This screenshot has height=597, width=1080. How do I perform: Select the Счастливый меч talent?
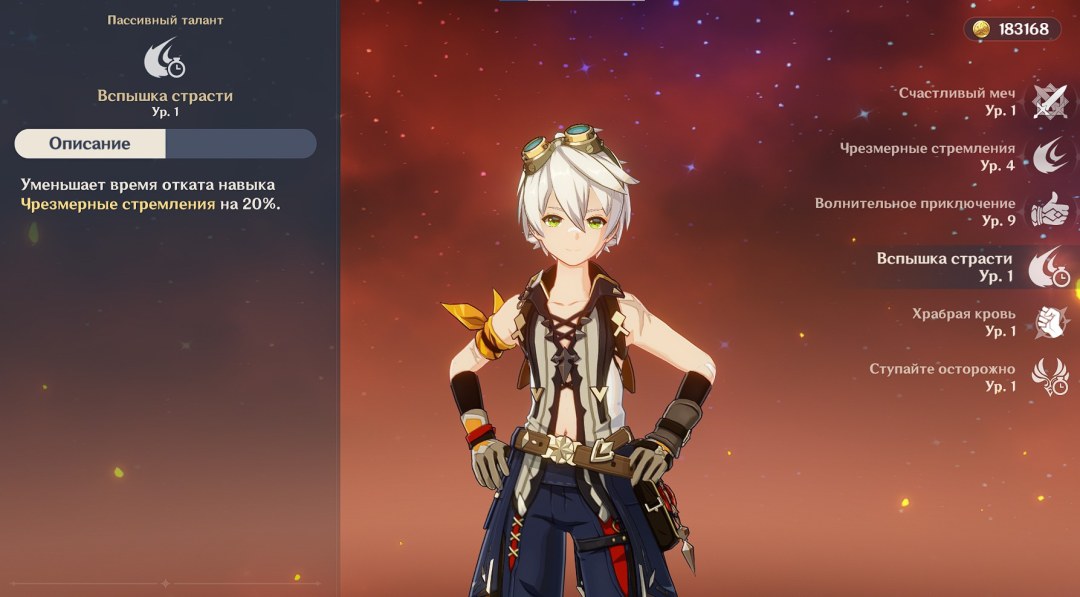[x=1049, y=101]
